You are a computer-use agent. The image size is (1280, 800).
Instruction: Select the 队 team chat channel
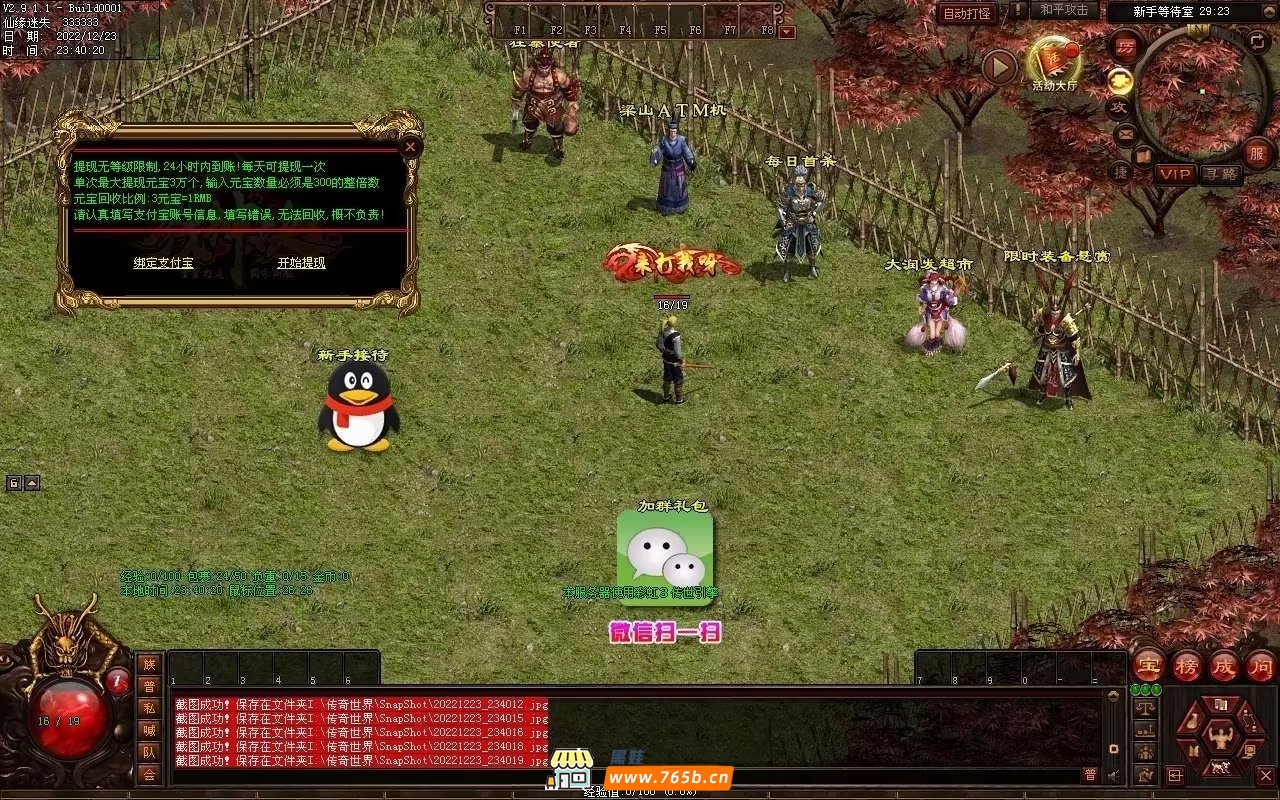149,752
